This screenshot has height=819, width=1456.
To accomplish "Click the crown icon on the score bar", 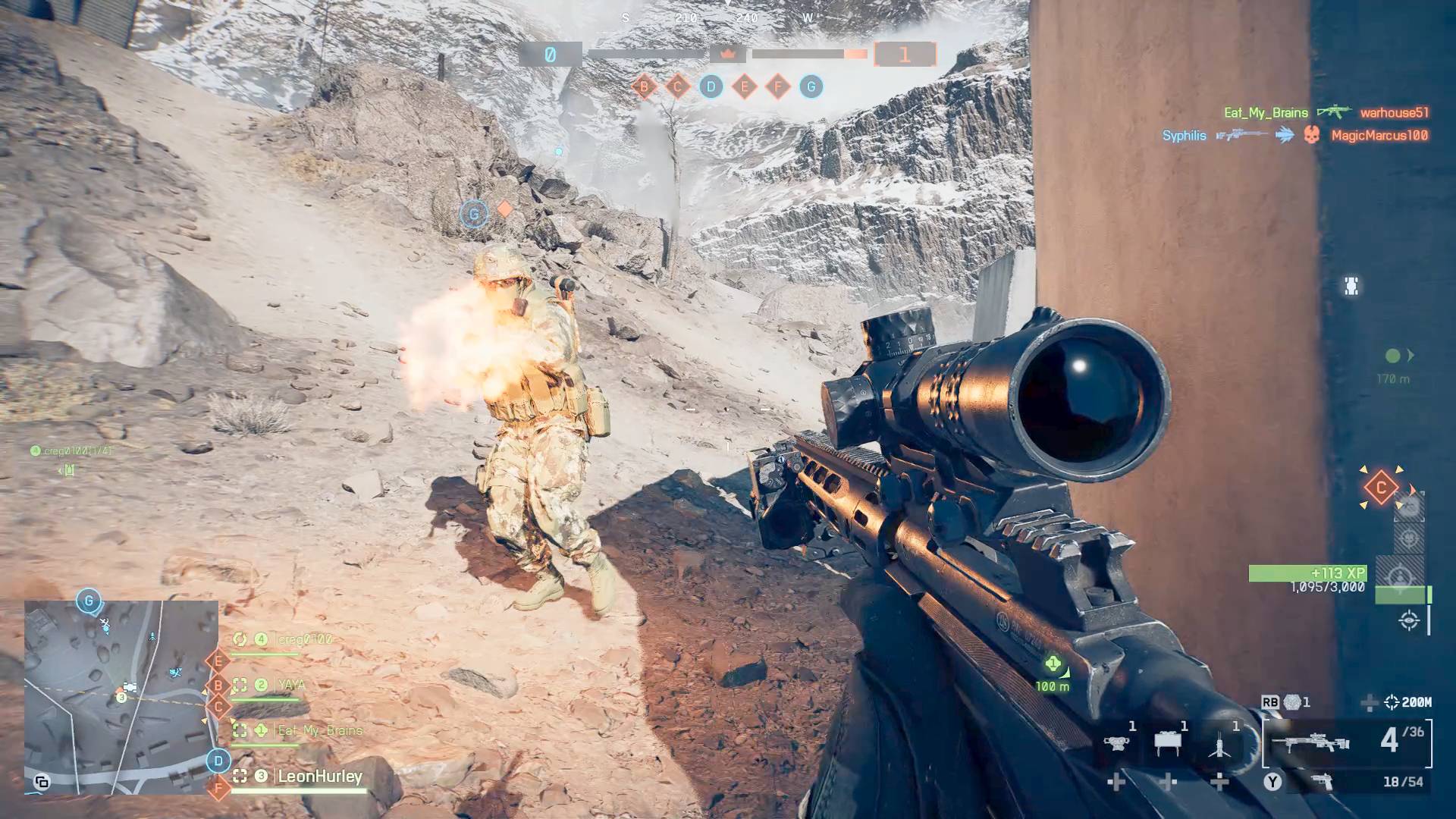I will point(729,55).
